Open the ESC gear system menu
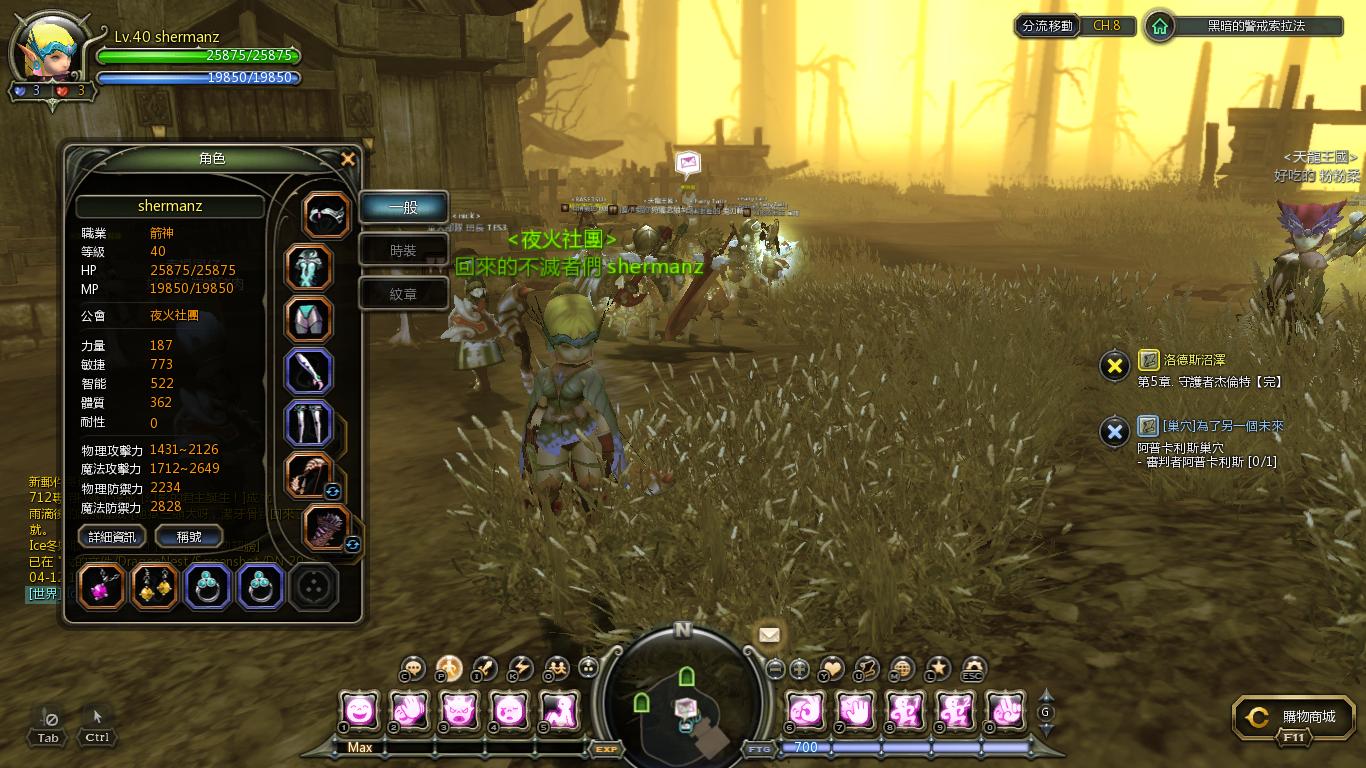Viewport: 1366px width, 768px height. 972,669
